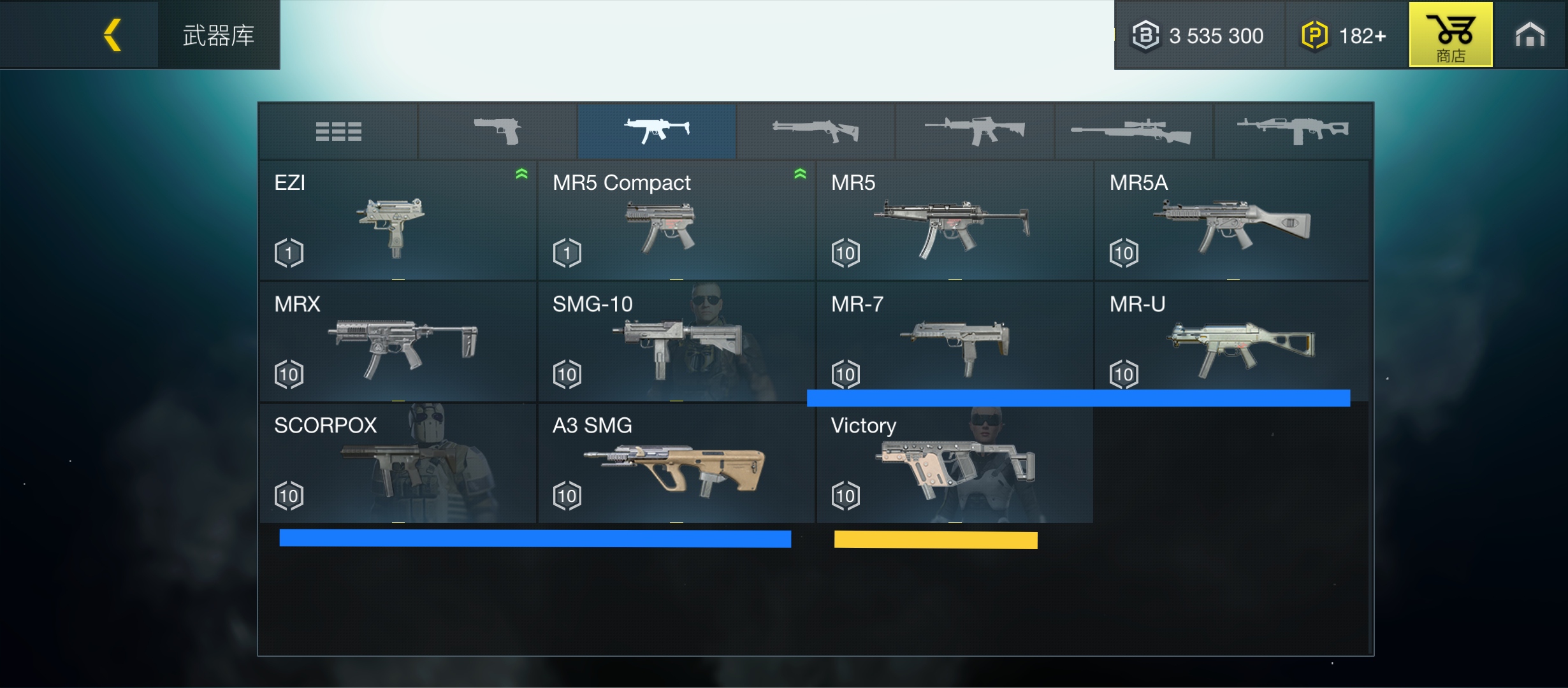Switch to the shotgun category tab
The height and width of the screenshot is (688, 1568).
tap(816, 131)
